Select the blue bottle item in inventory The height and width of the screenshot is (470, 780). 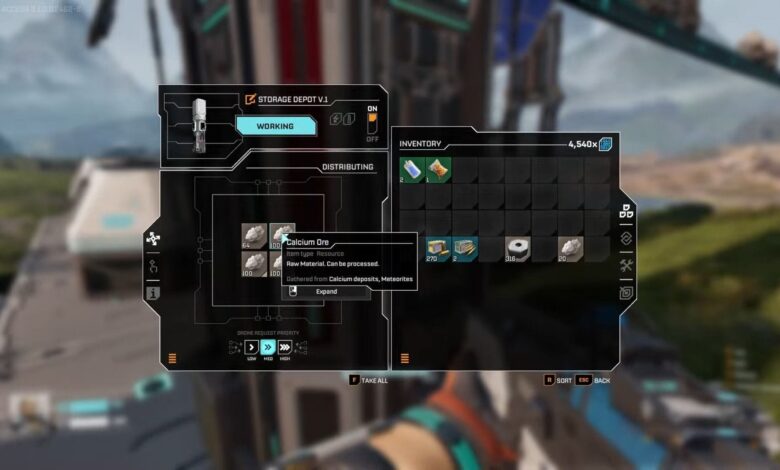(x=412, y=169)
